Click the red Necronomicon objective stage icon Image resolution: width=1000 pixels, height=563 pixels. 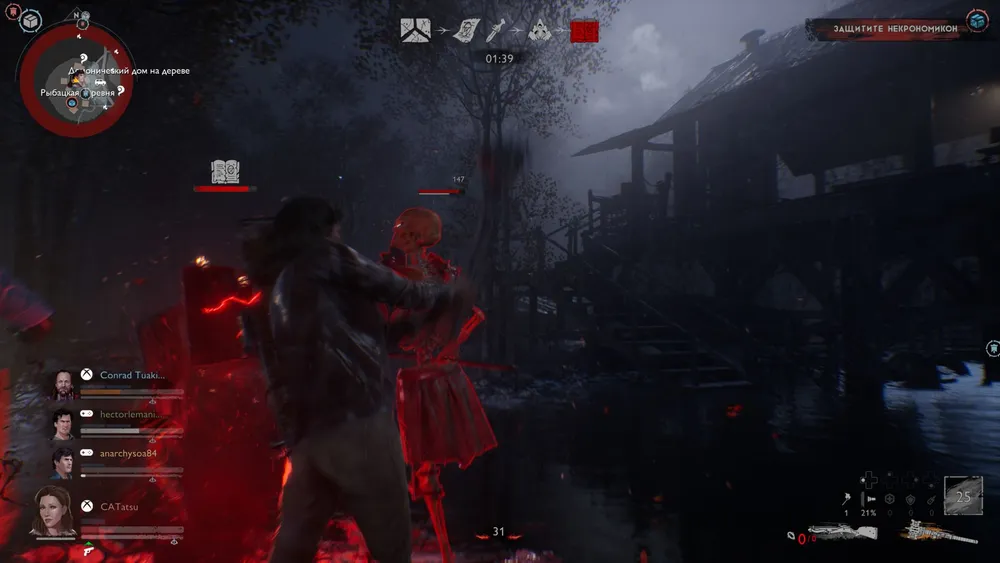[584, 31]
